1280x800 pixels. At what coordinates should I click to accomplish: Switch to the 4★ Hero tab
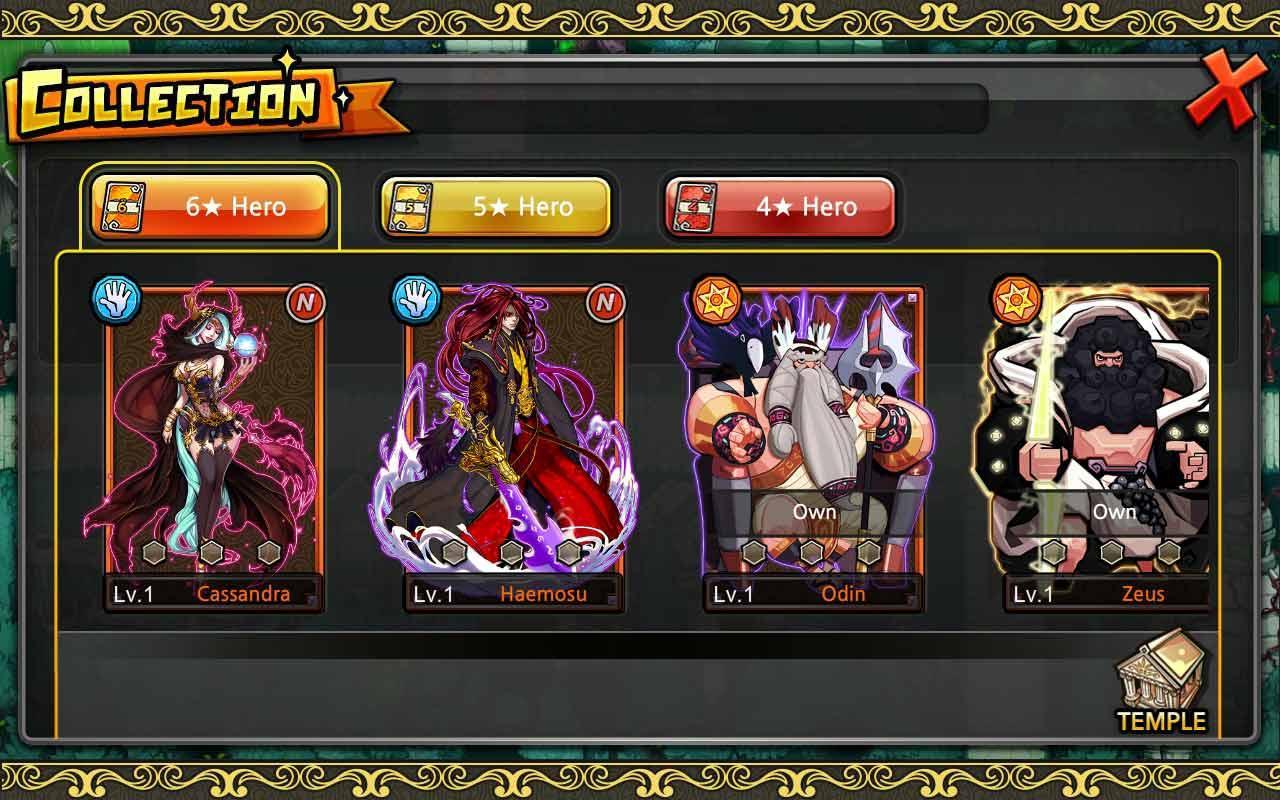pos(780,207)
